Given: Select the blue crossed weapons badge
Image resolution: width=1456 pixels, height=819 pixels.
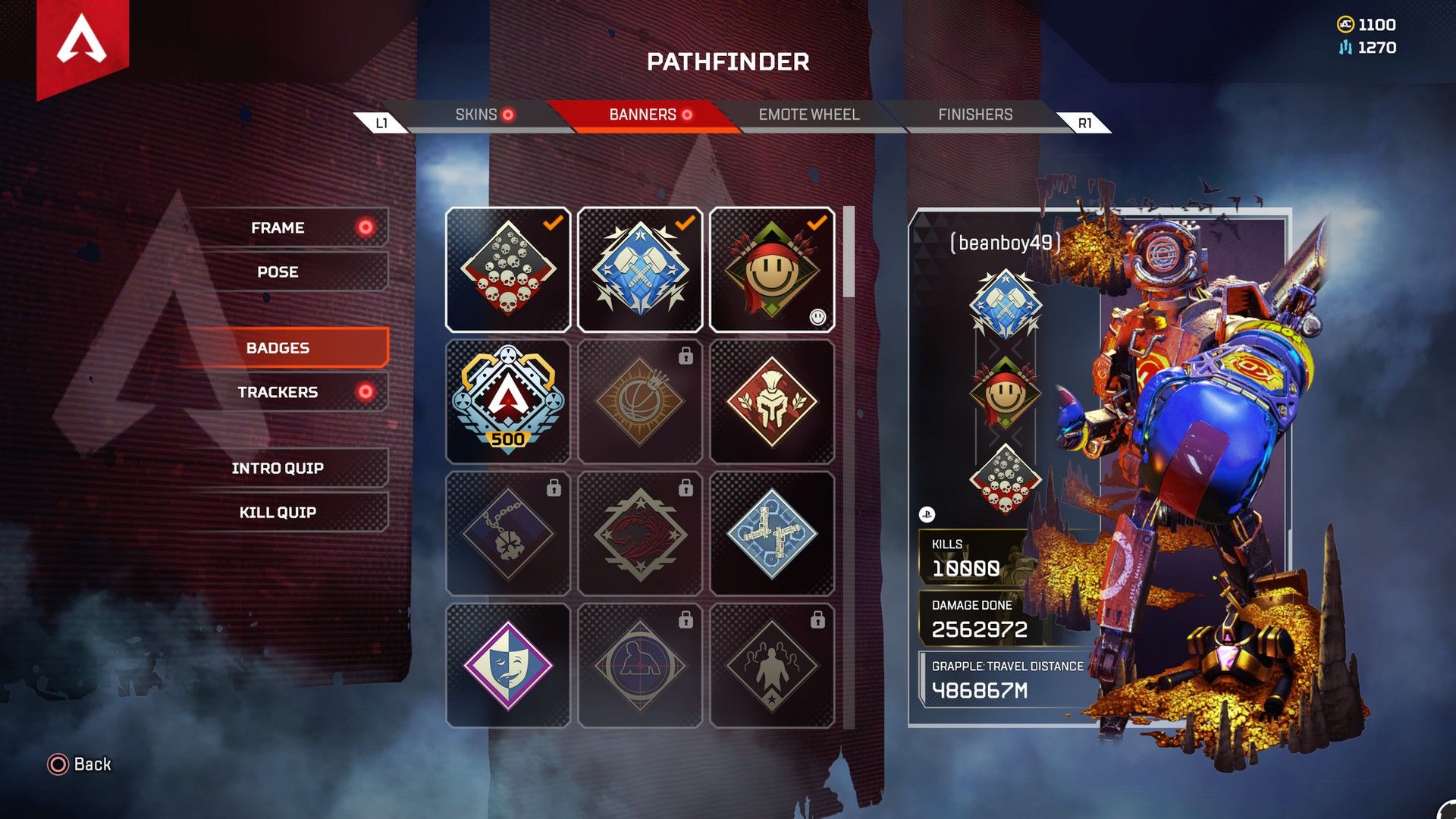Looking at the screenshot, I should pos(772,533).
